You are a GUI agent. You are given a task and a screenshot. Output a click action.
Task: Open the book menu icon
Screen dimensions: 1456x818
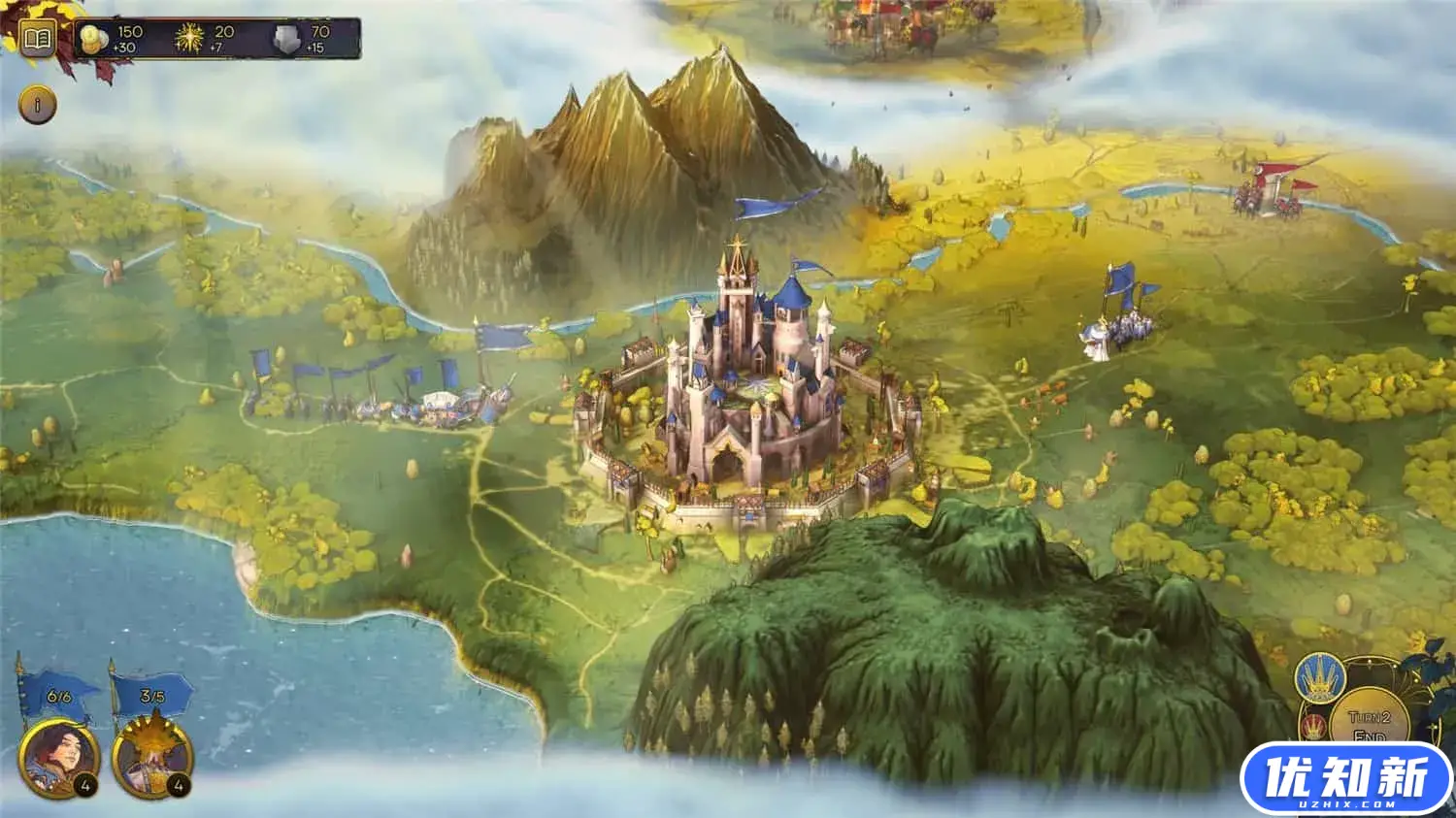pyautogui.click(x=37, y=40)
